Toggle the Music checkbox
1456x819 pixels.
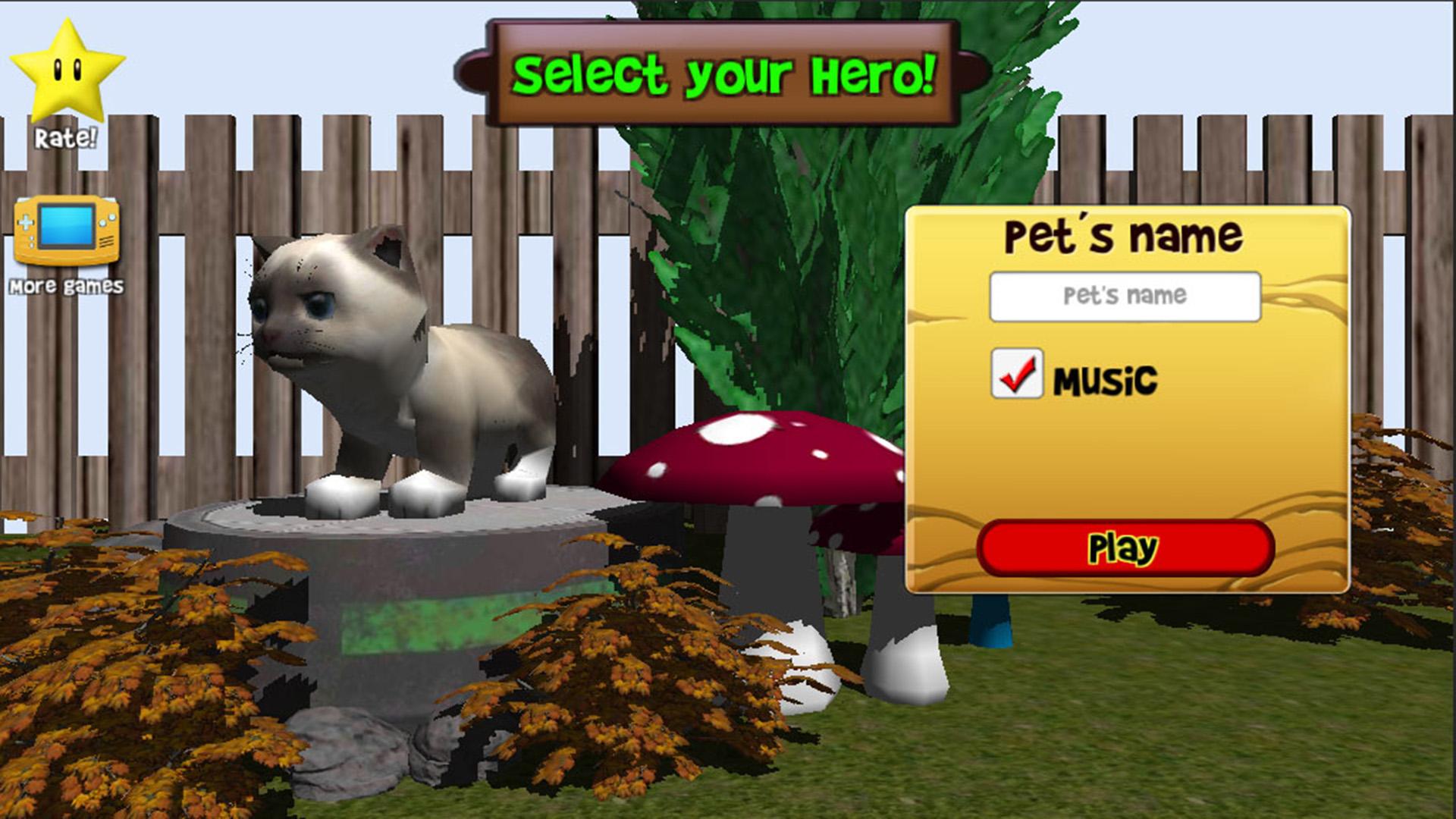tap(1016, 373)
